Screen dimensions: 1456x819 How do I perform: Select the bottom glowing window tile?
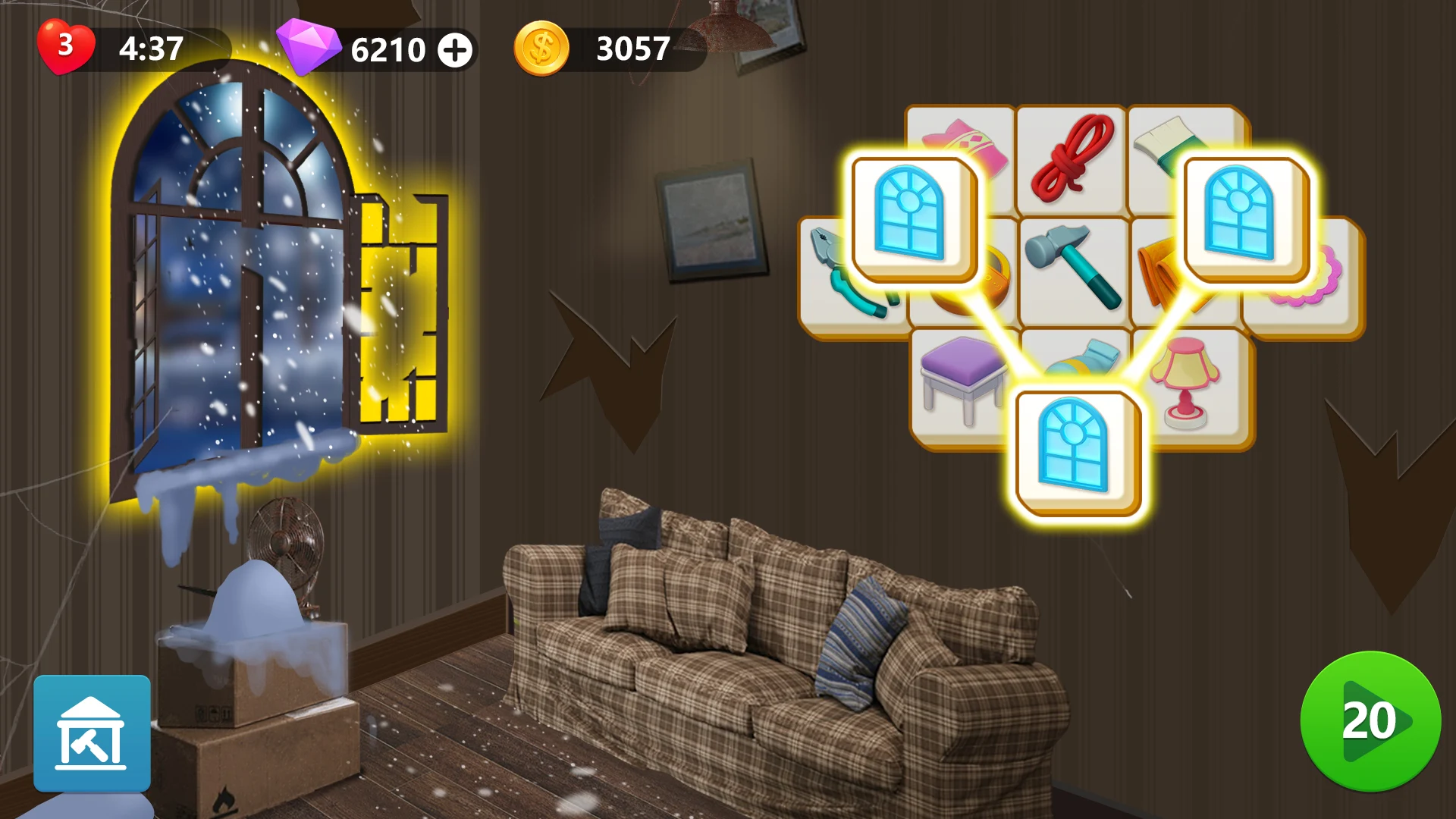click(1075, 453)
